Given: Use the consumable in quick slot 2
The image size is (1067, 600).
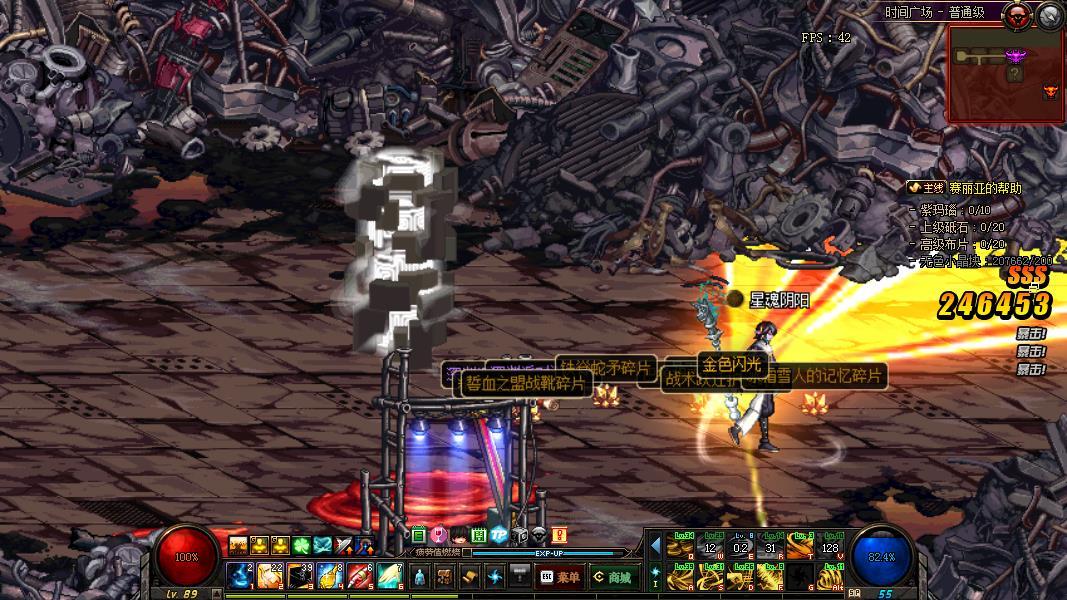Looking at the screenshot, I should tap(270, 576).
